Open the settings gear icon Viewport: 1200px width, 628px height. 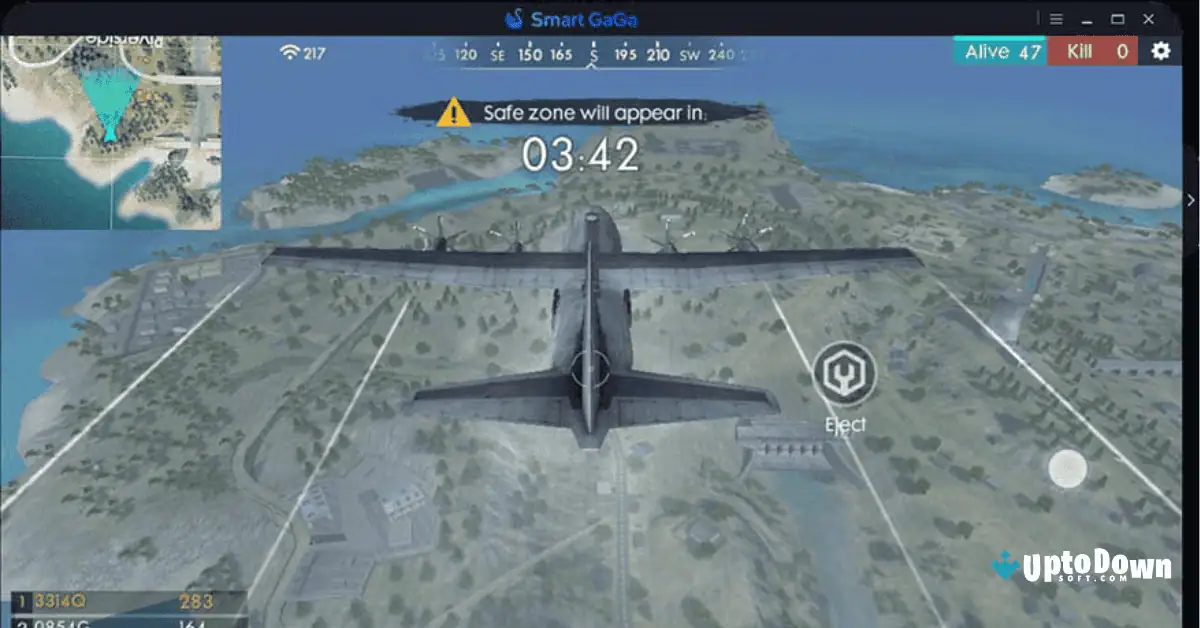click(1160, 52)
